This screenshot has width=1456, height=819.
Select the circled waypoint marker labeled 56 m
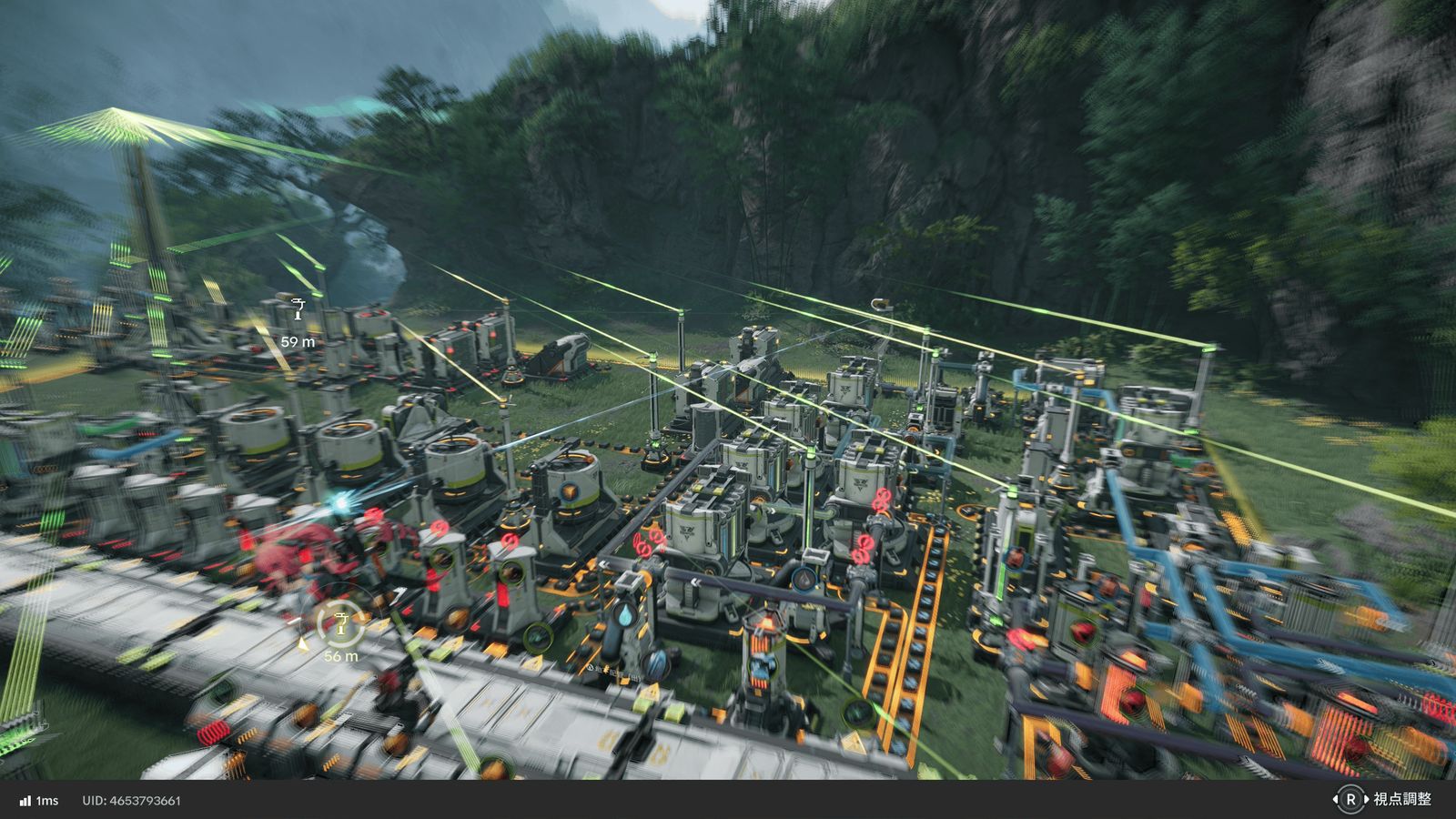click(340, 622)
